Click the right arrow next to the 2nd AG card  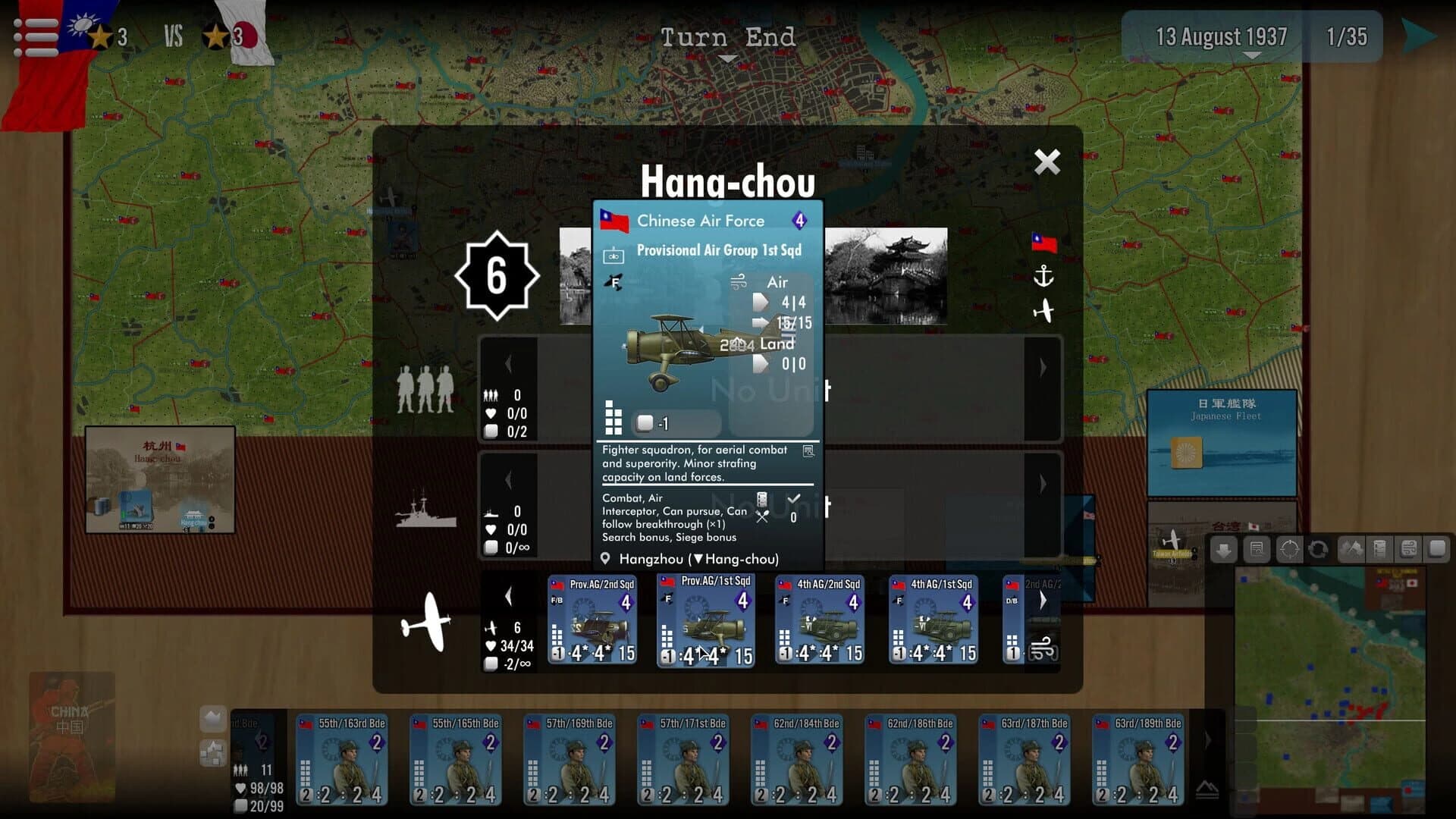pyautogui.click(x=1044, y=599)
